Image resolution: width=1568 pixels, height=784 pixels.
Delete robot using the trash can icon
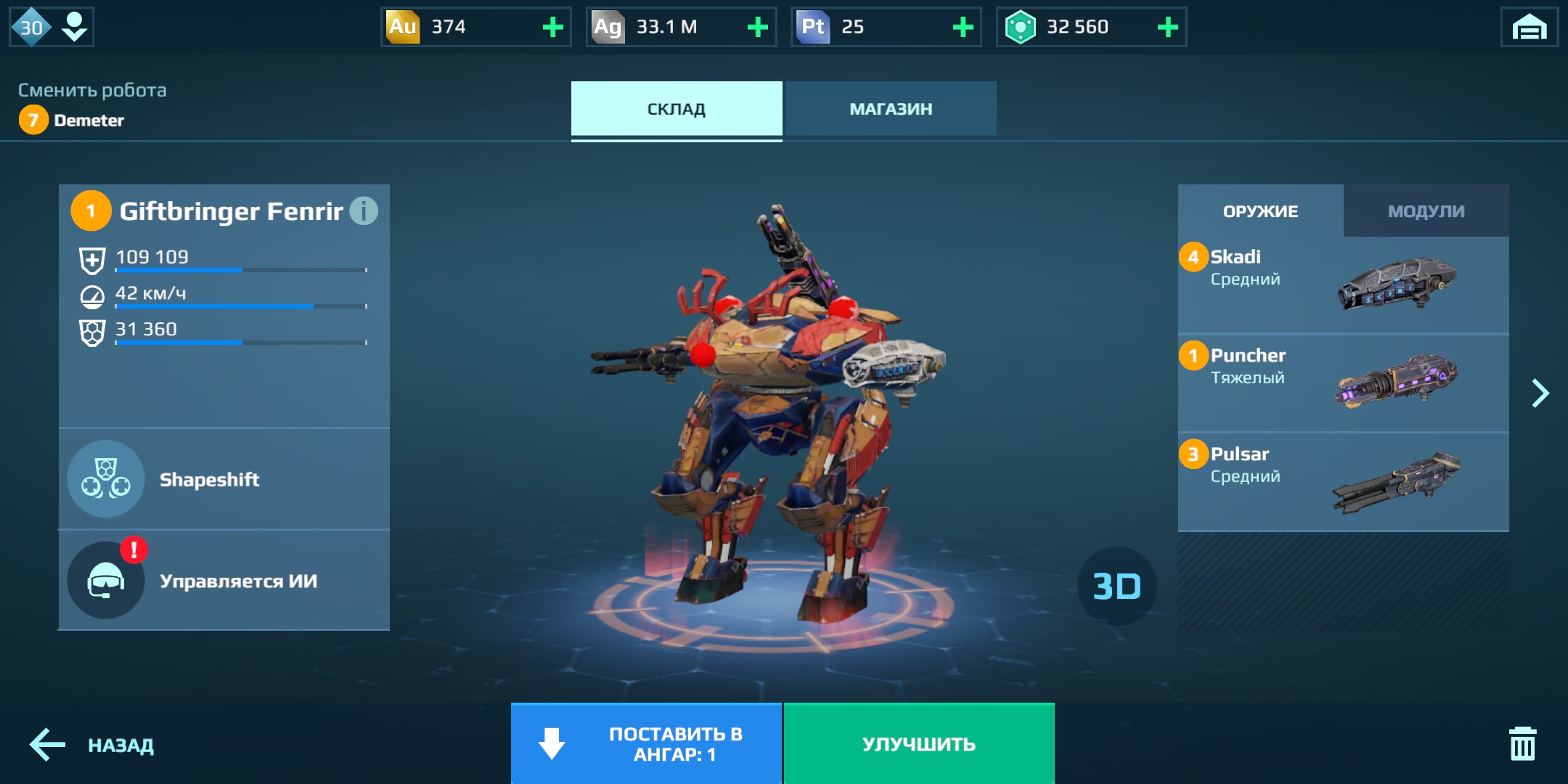pyautogui.click(x=1522, y=744)
